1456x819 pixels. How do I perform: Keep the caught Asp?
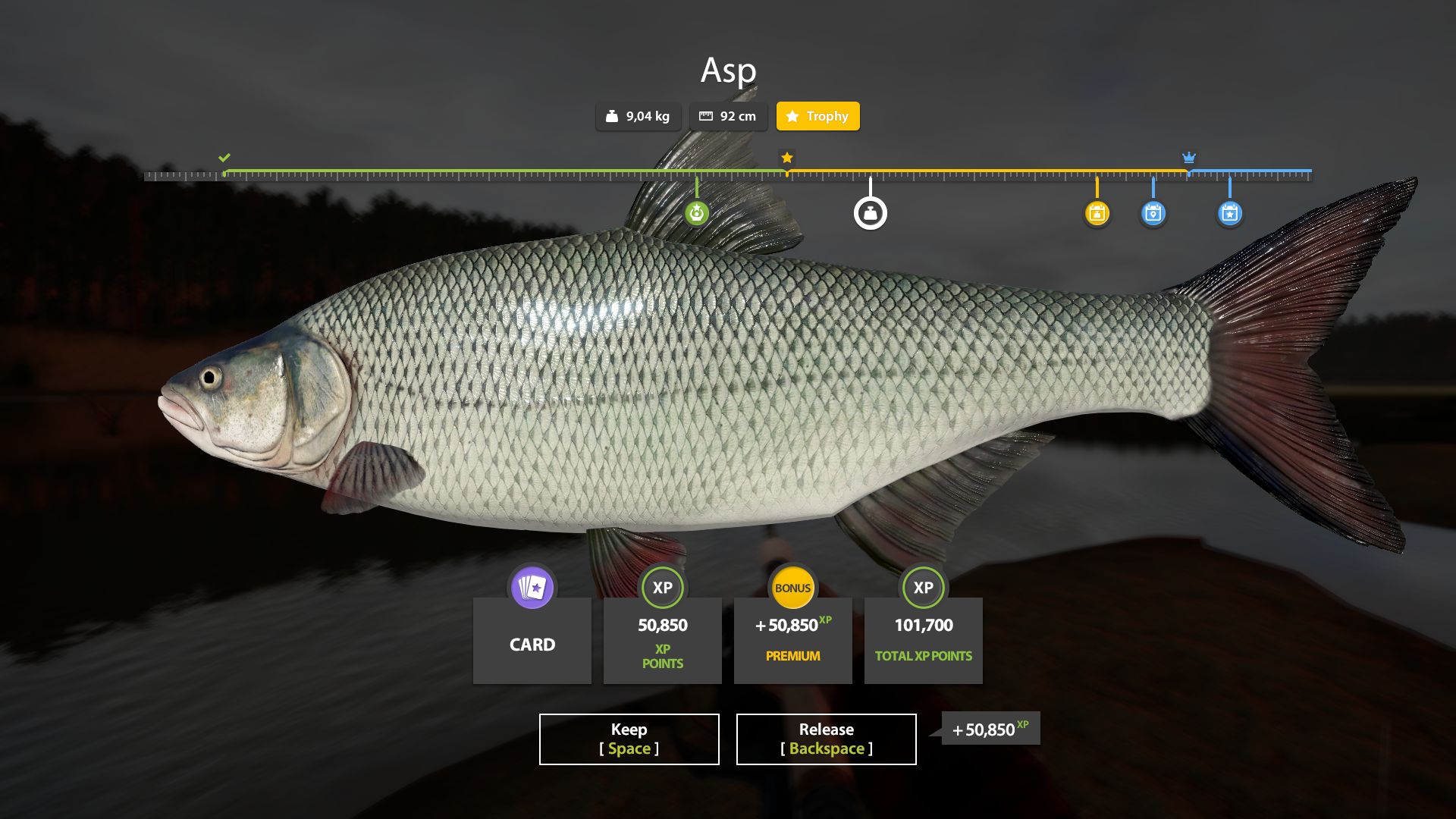629,739
